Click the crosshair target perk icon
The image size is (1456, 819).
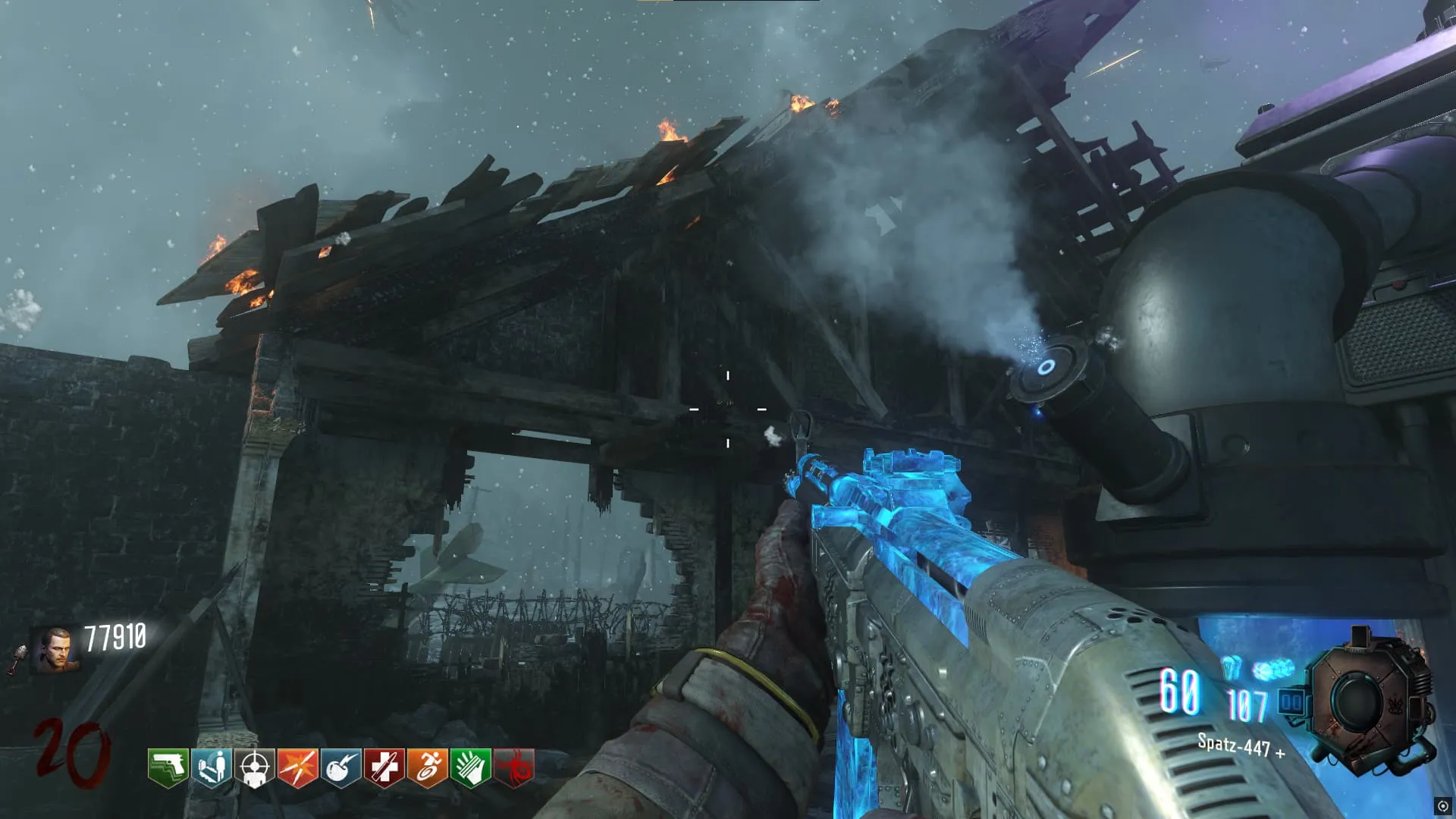click(254, 768)
